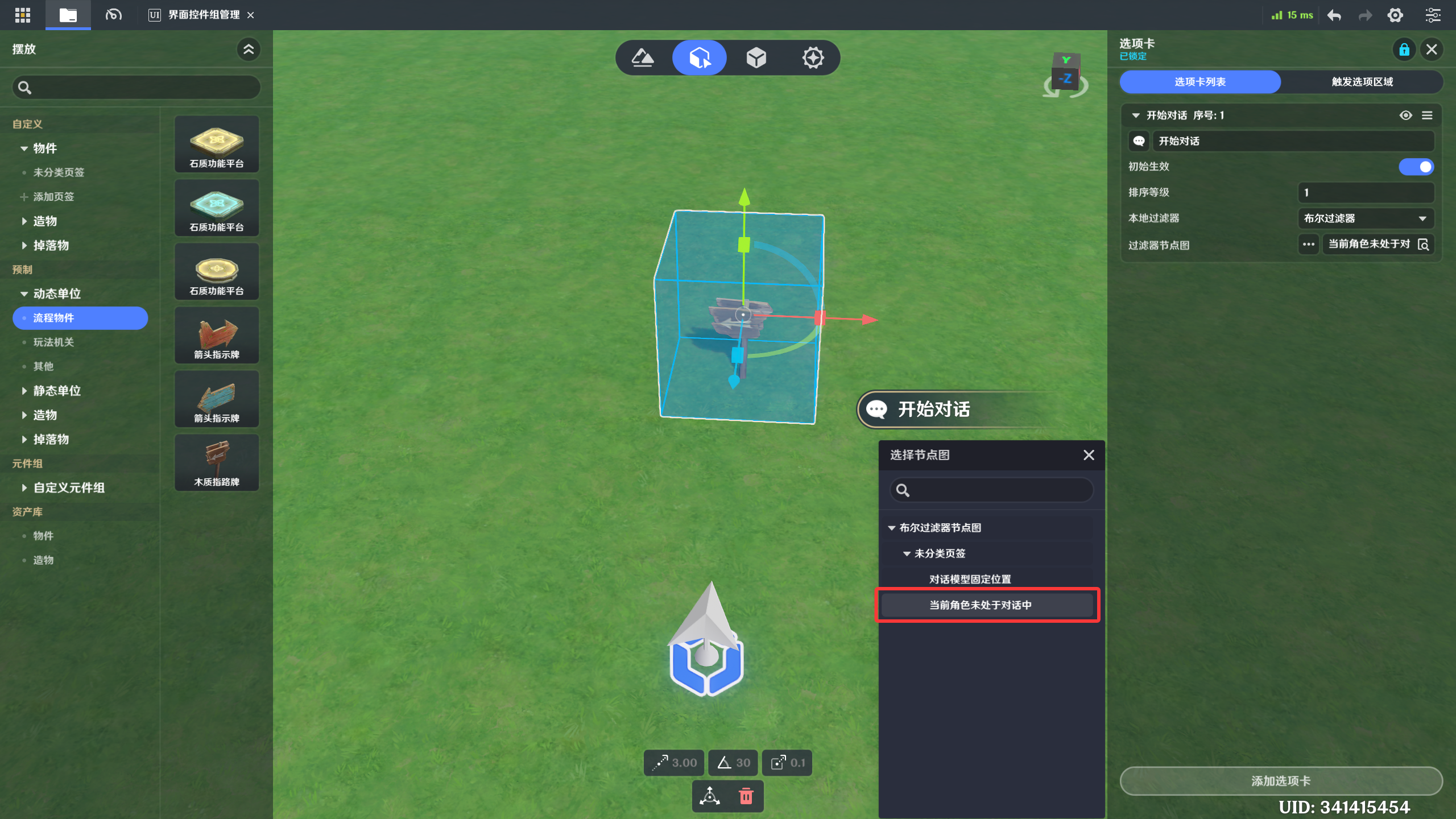This screenshot has width=1456, height=819.
Task: Click the blue lock icon
Action: (1404, 49)
